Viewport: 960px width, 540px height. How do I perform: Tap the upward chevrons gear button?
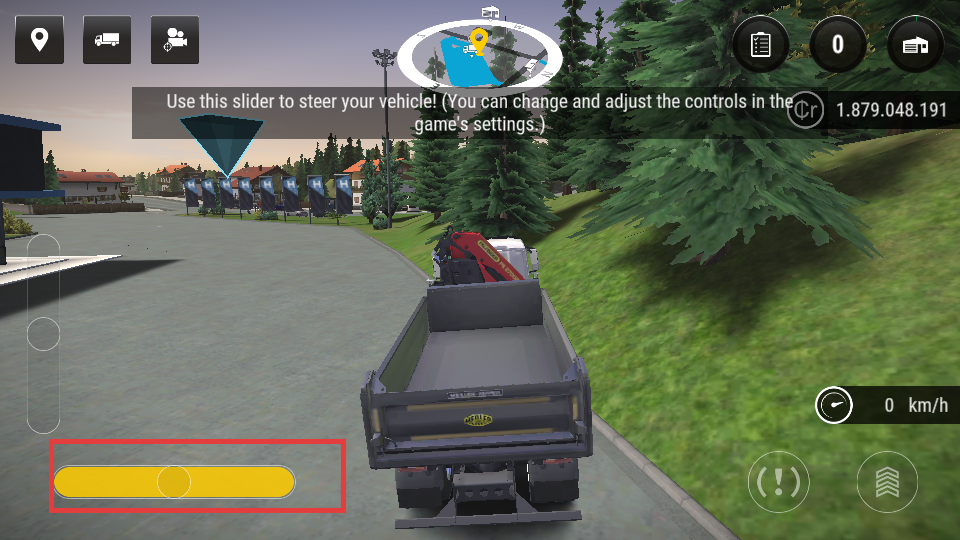887,483
